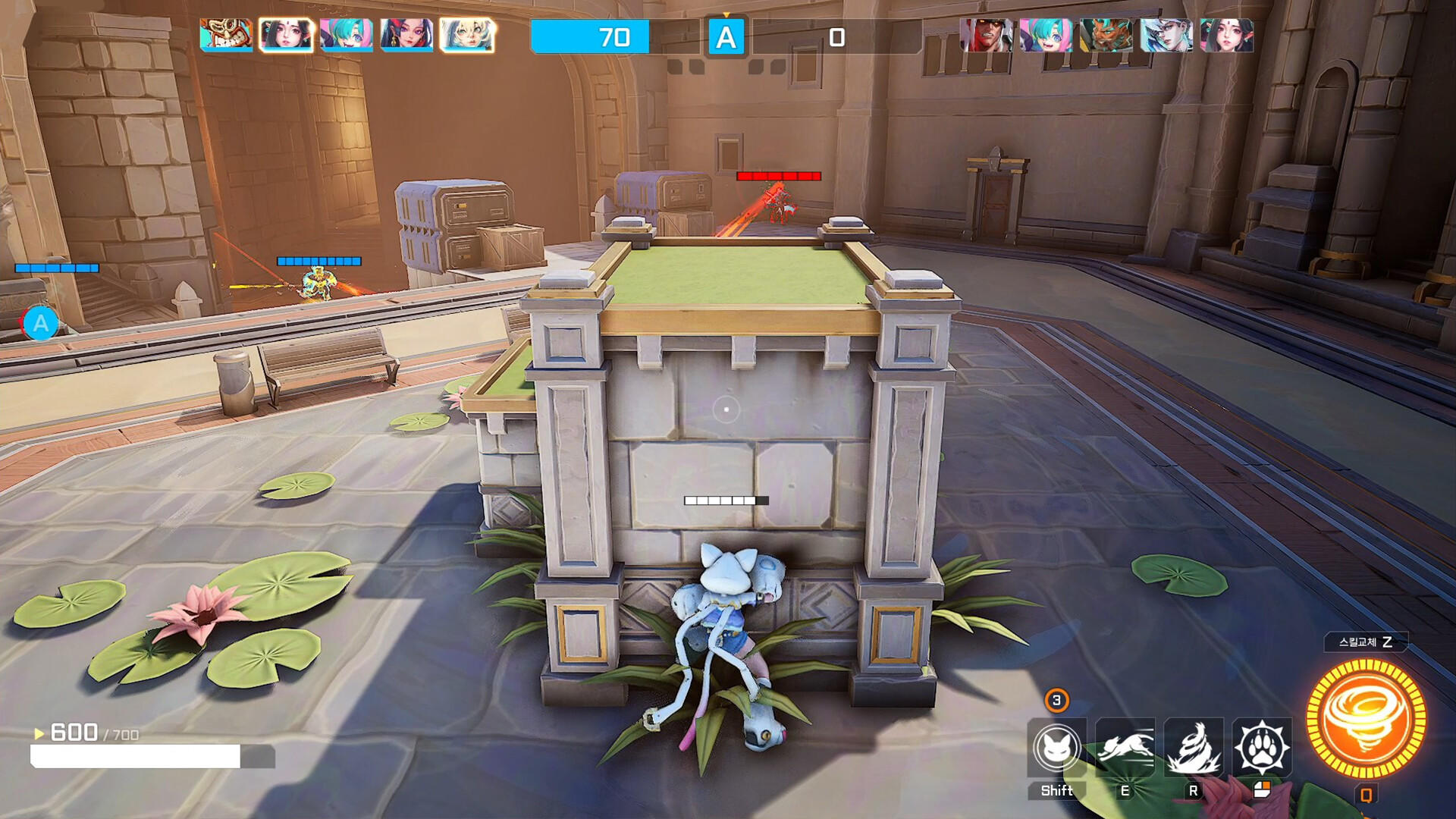Click the teal-haired ally hero portrait
This screenshot has height=819, width=1456.
pyautogui.click(x=345, y=34)
